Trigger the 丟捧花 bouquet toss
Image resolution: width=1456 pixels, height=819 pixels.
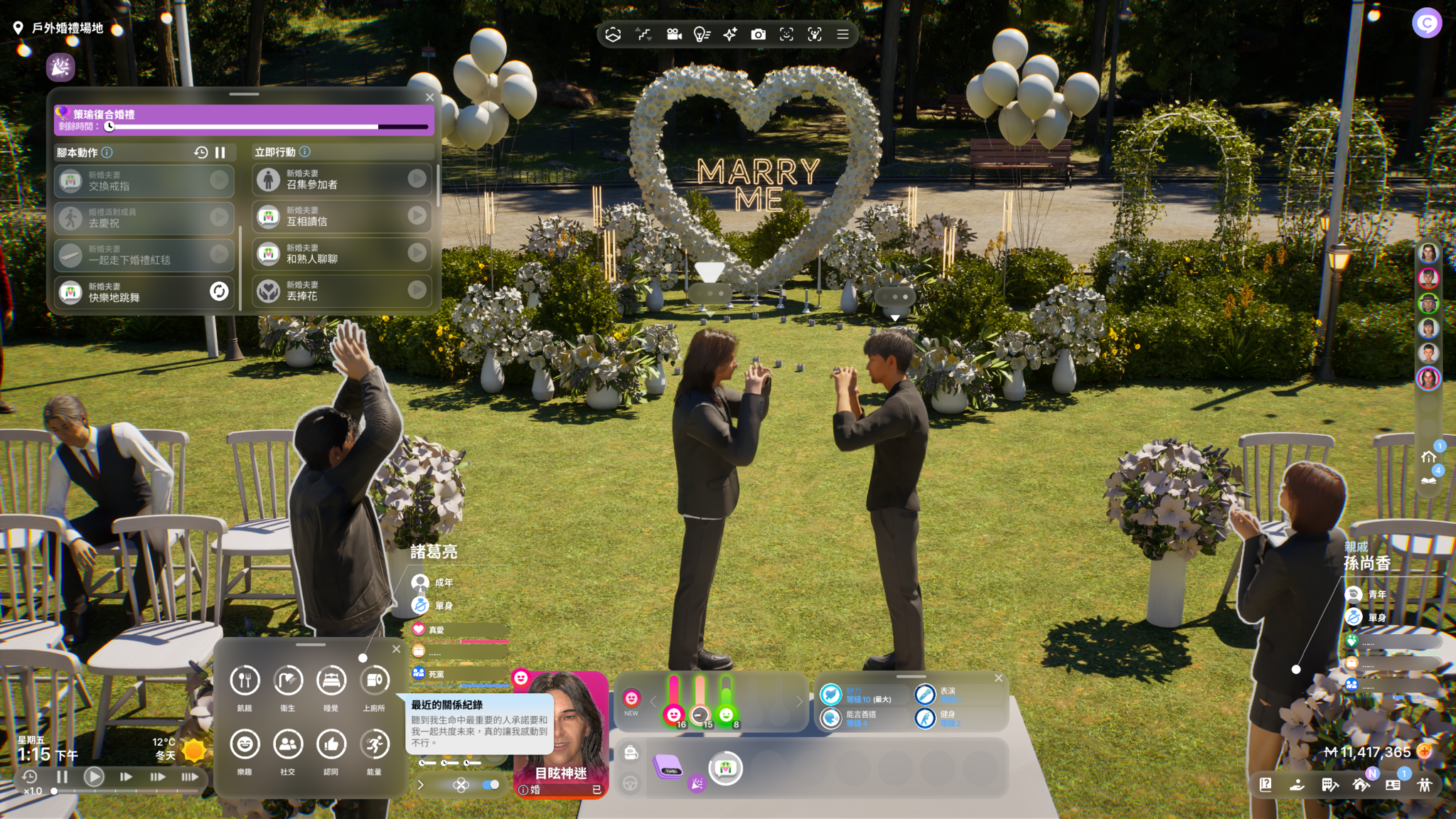tap(417, 290)
